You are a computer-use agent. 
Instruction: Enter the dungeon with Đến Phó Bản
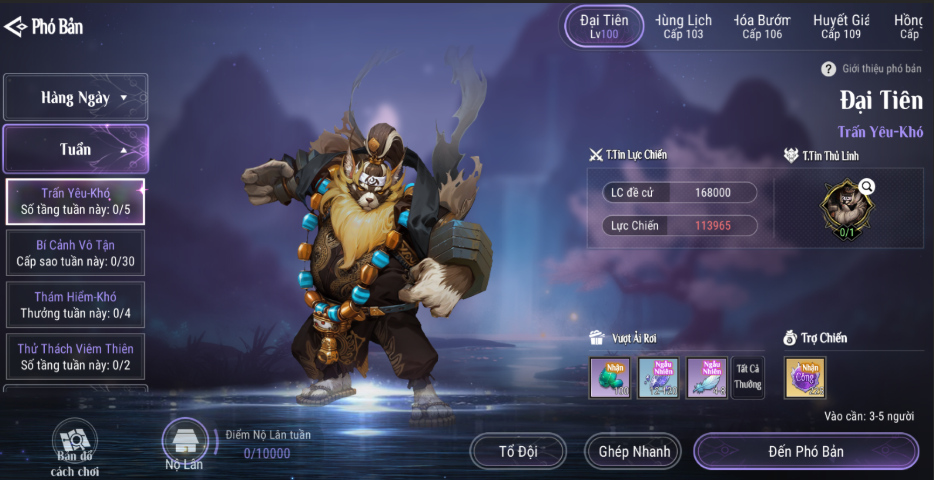pos(806,452)
